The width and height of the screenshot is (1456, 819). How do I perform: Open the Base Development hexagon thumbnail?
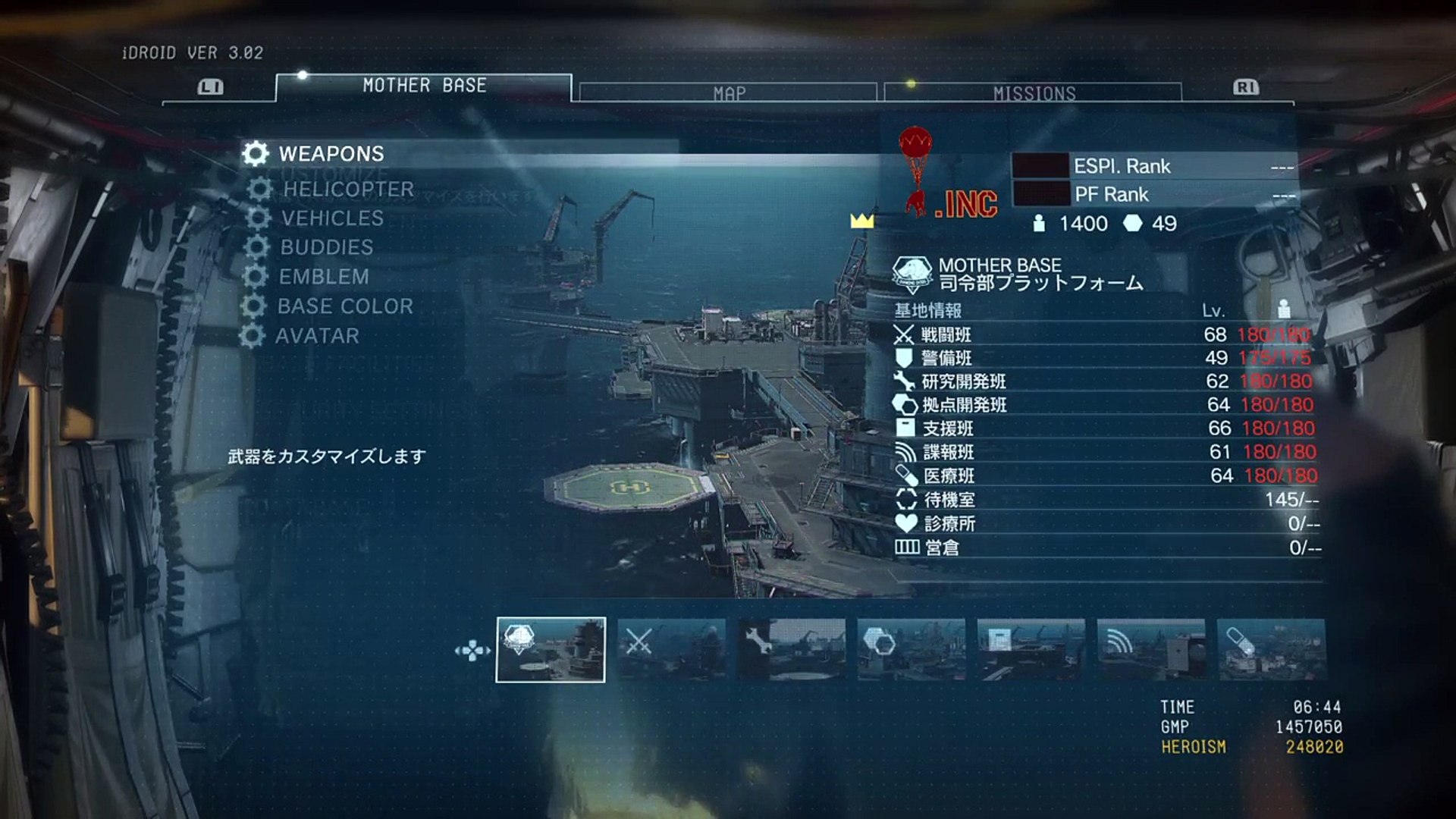tap(912, 650)
